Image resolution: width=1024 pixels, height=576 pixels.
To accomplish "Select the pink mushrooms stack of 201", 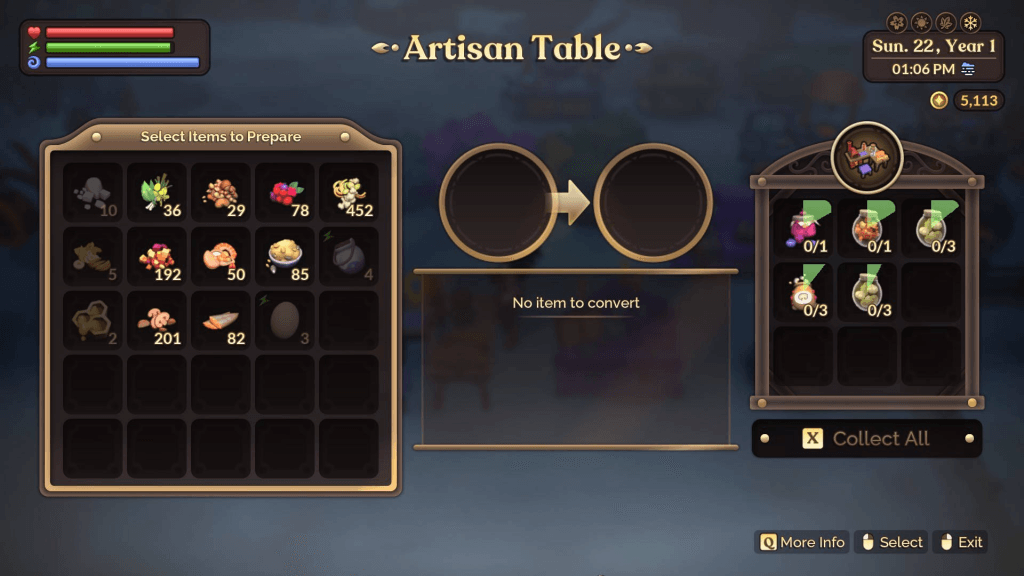I will coord(157,321).
